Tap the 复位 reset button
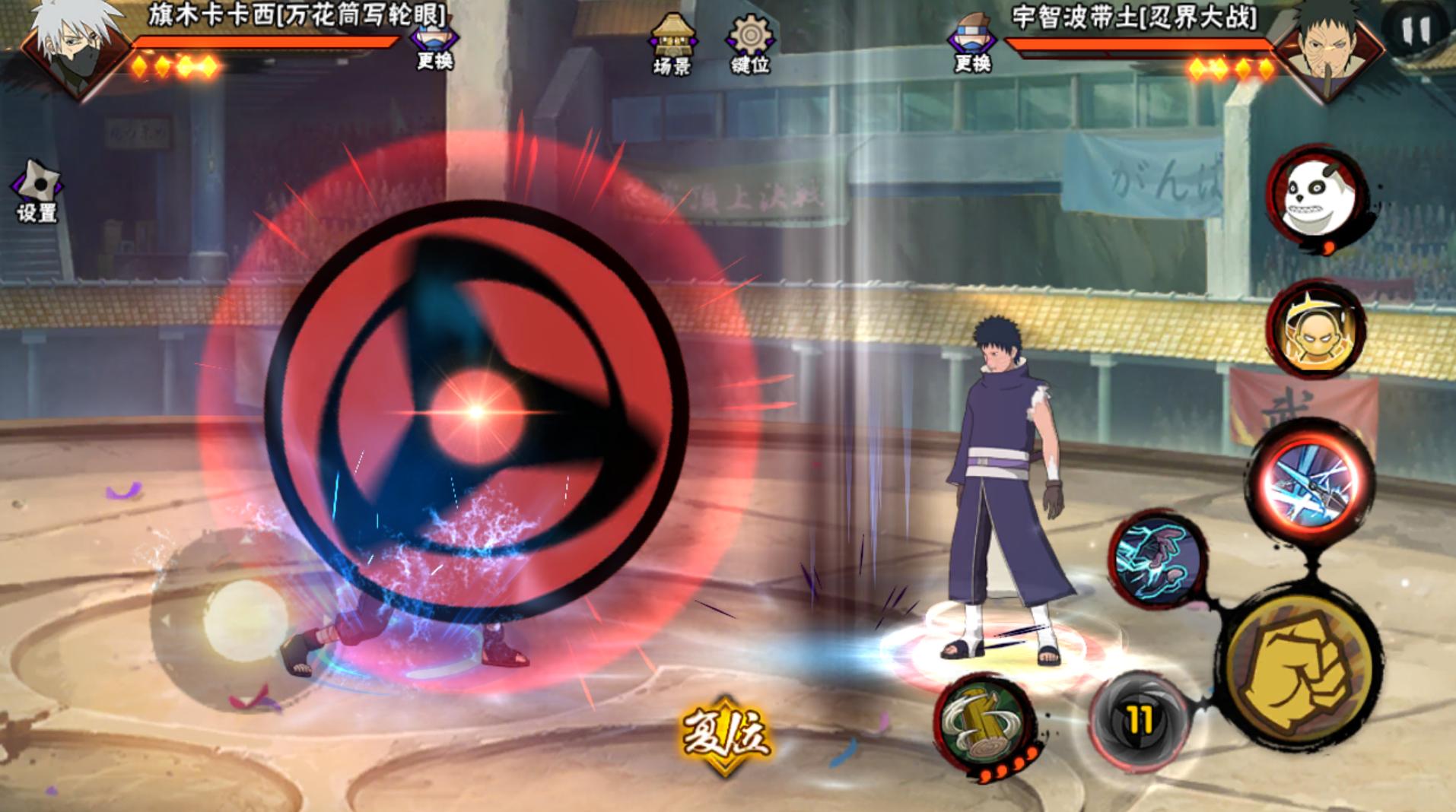Viewport: 1456px width, 812px height. (725, 734)
